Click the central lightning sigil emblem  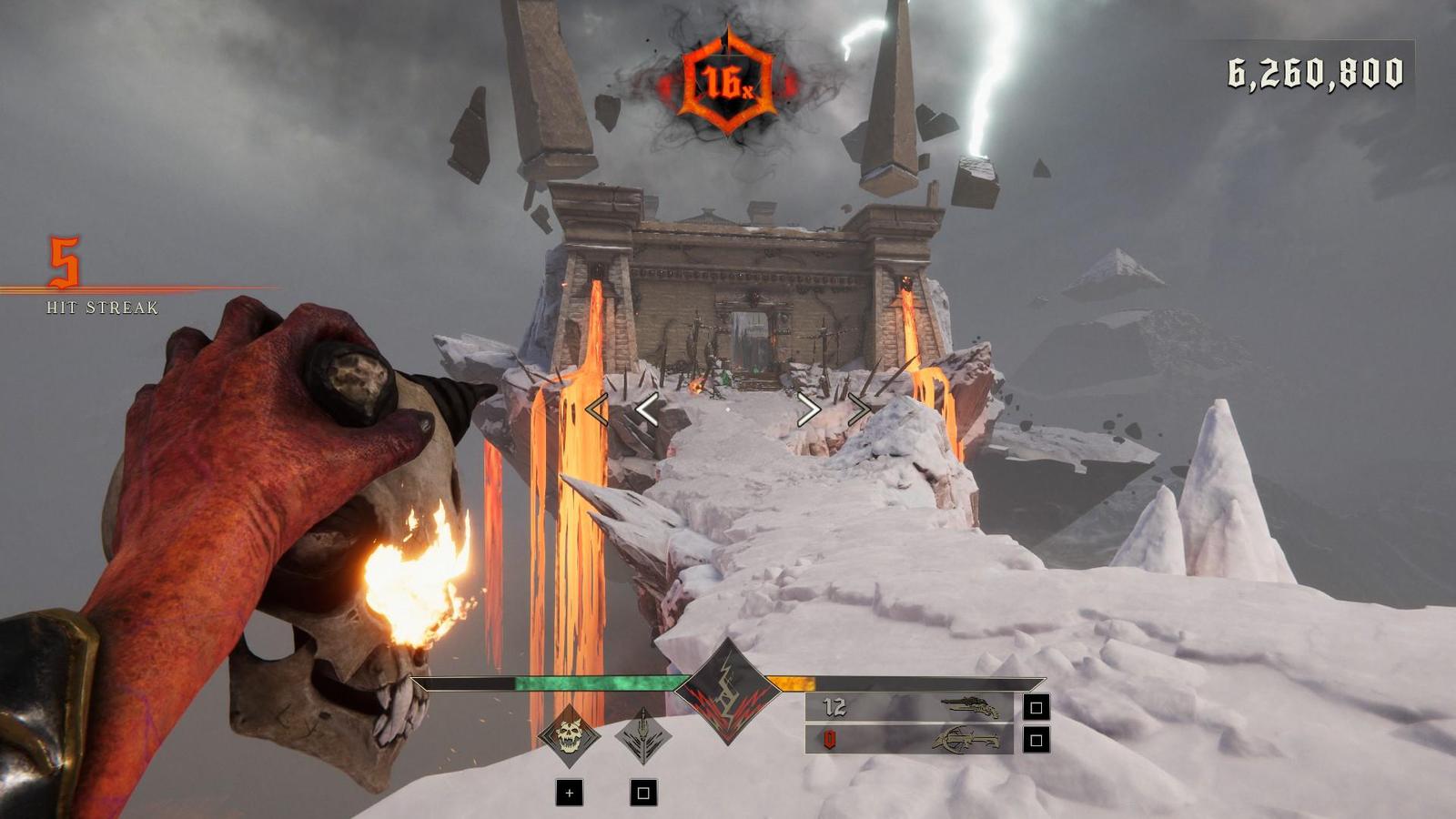[727, 692]
